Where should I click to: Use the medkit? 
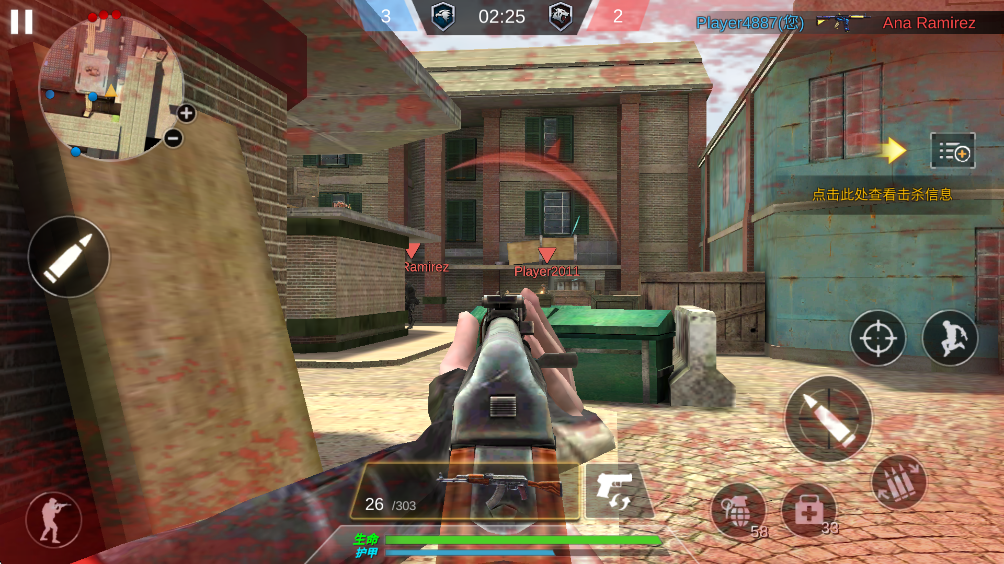pyautogui.click(x=808, y=510)
